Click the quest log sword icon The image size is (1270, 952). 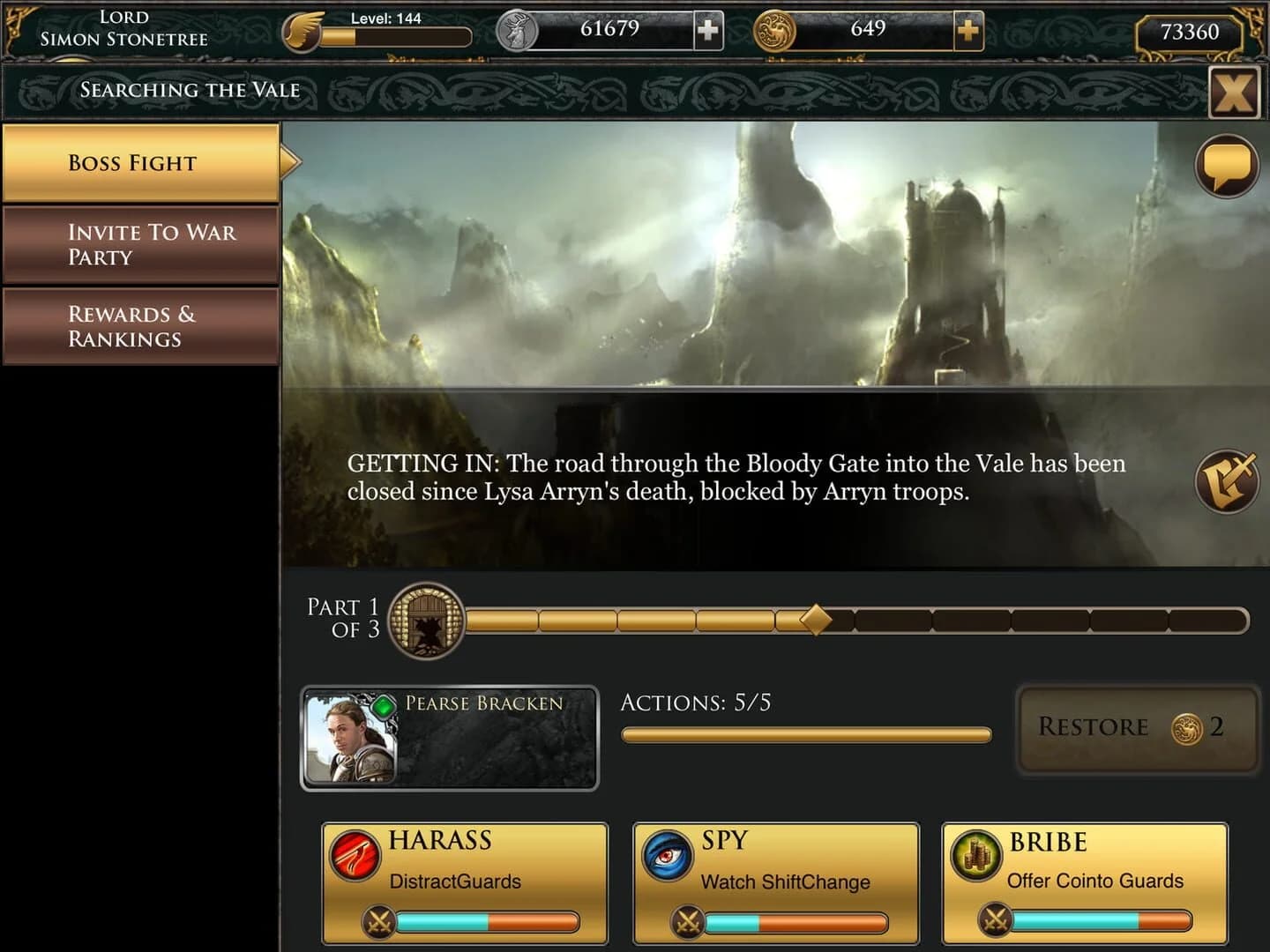click(x=1224, y=480)
